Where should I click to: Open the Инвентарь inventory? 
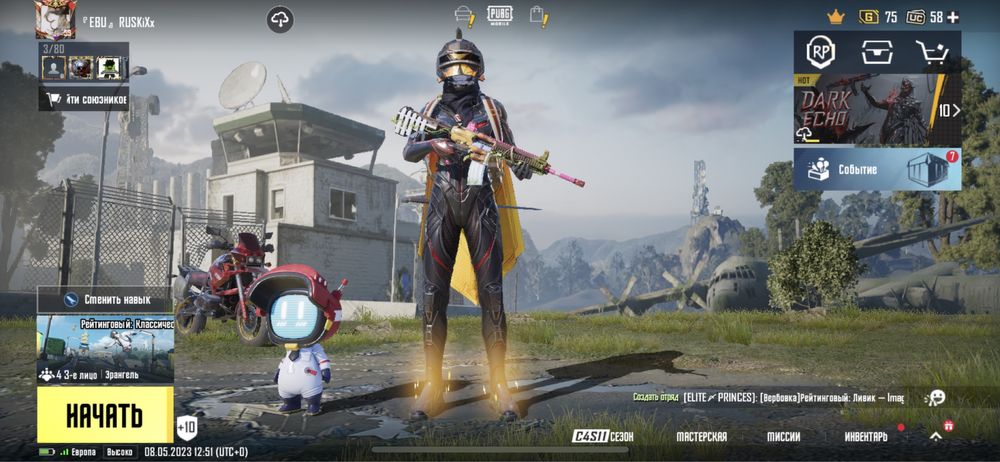[x=865, y=437]
